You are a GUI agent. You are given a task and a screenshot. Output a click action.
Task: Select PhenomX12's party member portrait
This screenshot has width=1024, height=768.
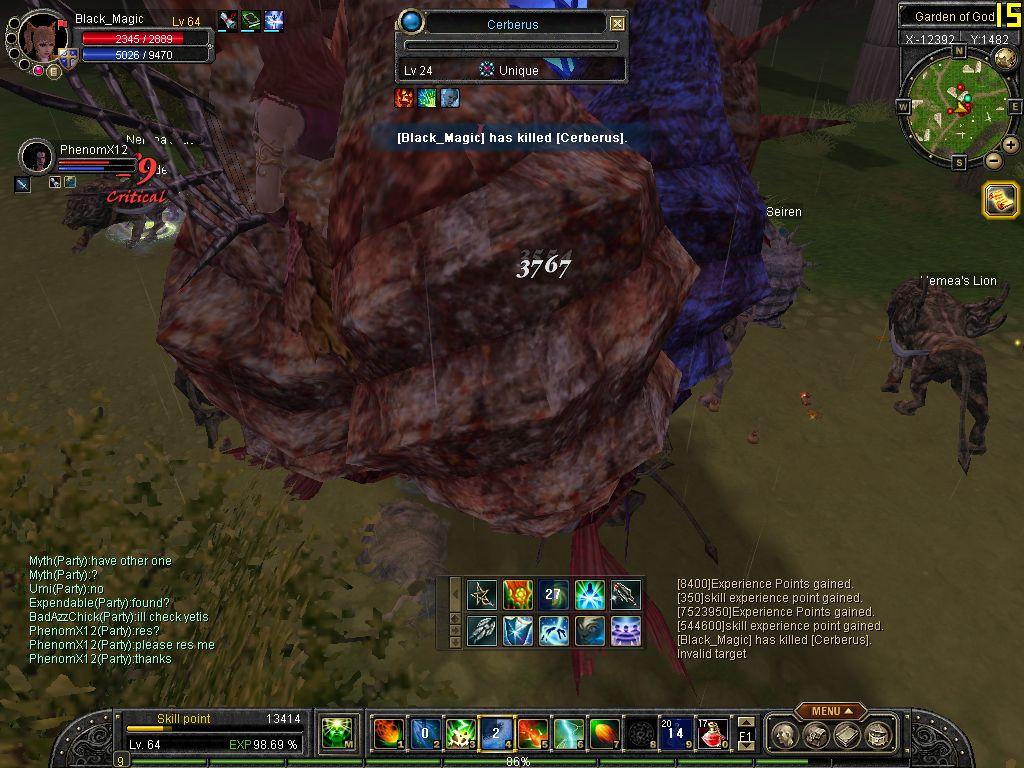point(37,157)
